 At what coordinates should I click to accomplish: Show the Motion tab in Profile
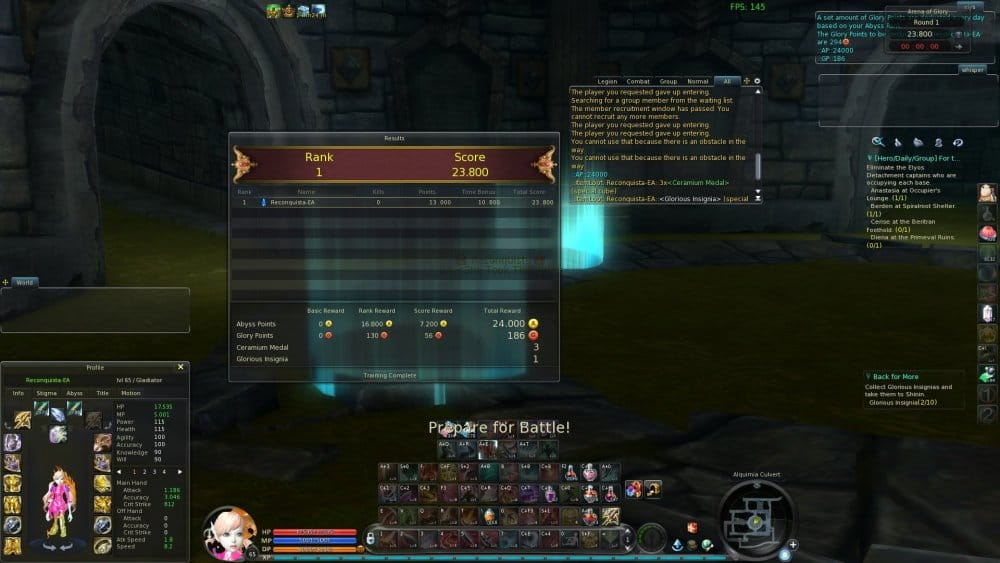click(131, 393)
